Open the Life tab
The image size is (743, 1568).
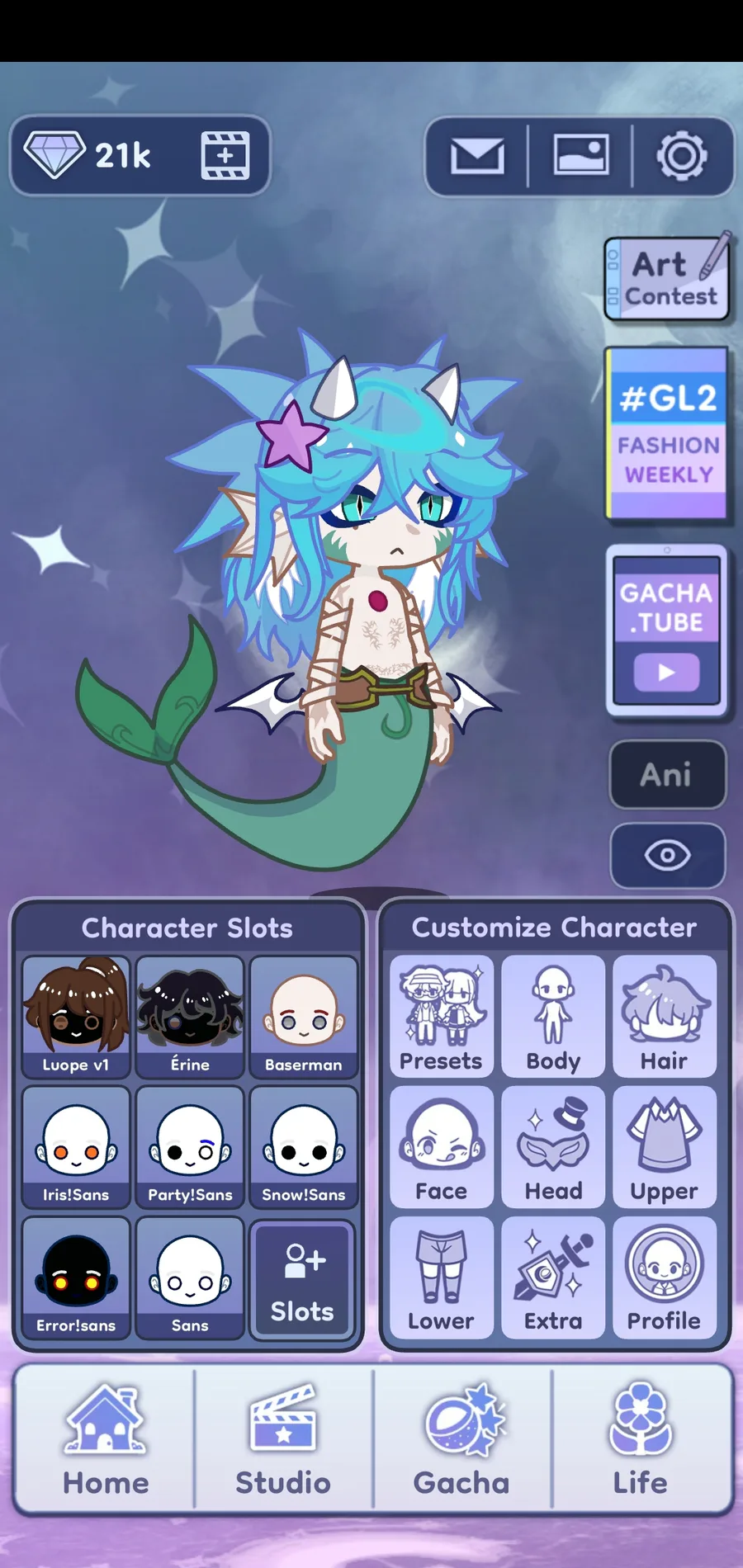click(x=641, y=1441)
